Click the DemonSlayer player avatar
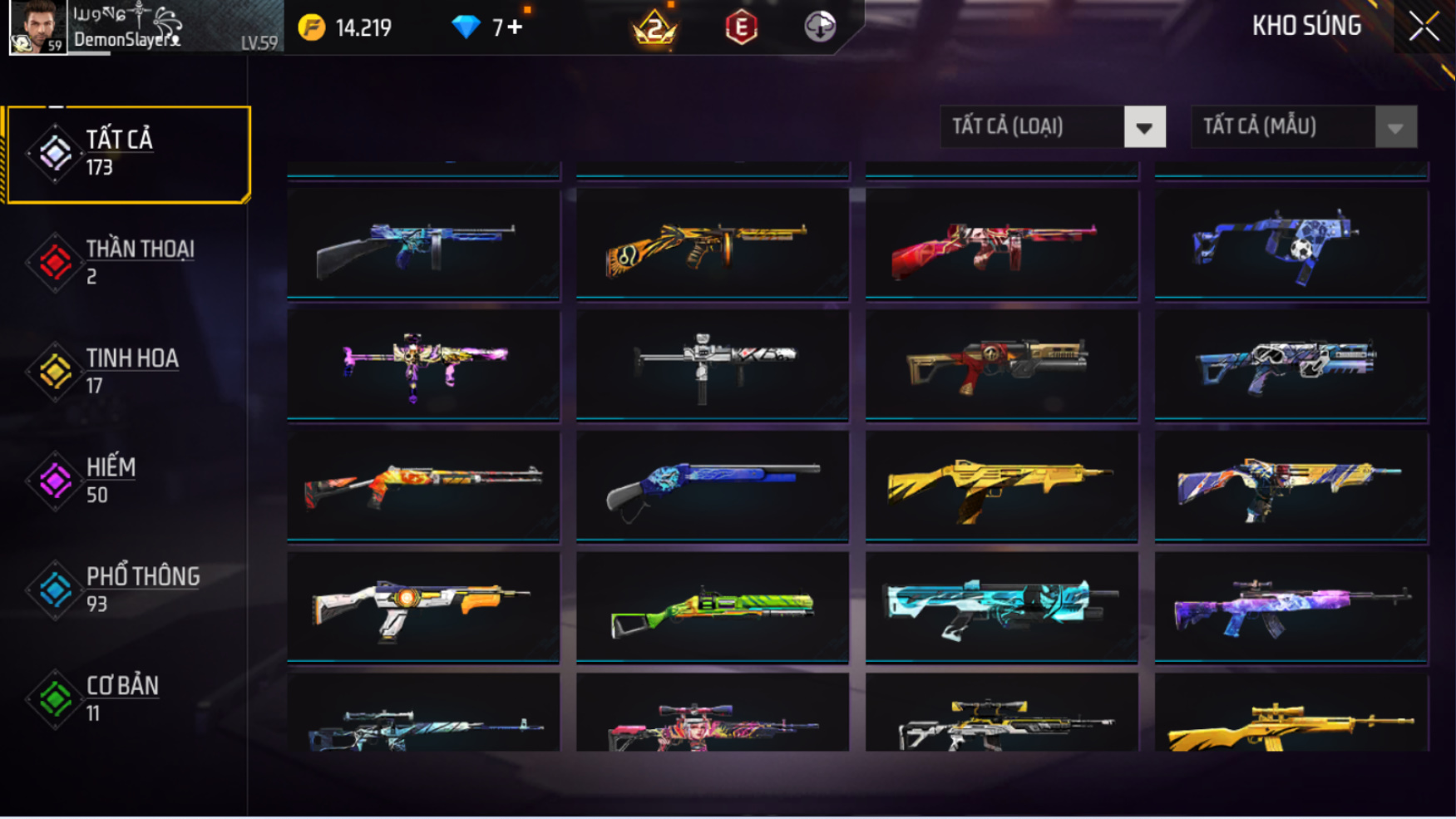This screenshot has height=819, width=1456. (37, 27)
